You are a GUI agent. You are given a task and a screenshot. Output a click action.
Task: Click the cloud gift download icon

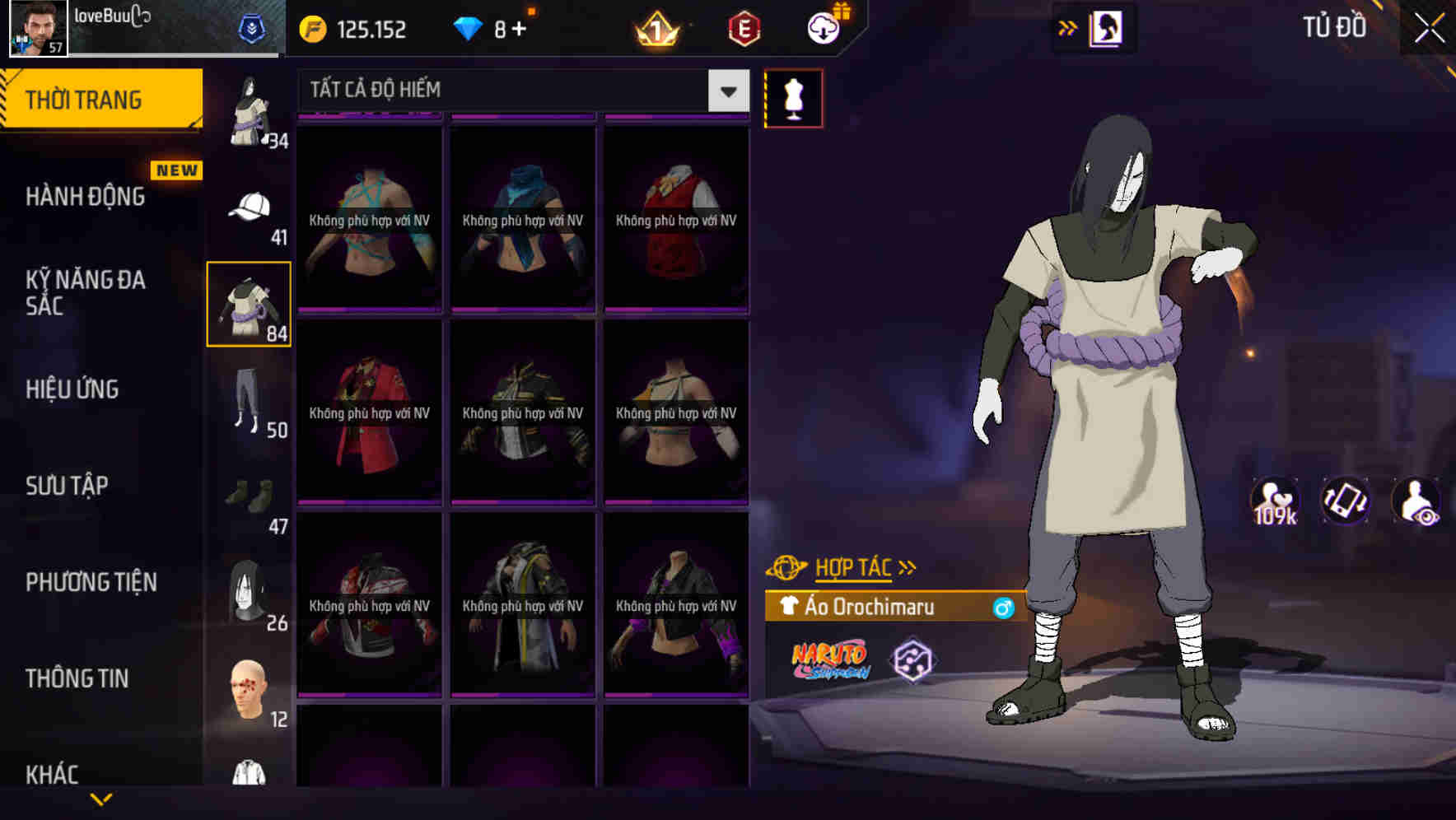(x=825, y=27)
